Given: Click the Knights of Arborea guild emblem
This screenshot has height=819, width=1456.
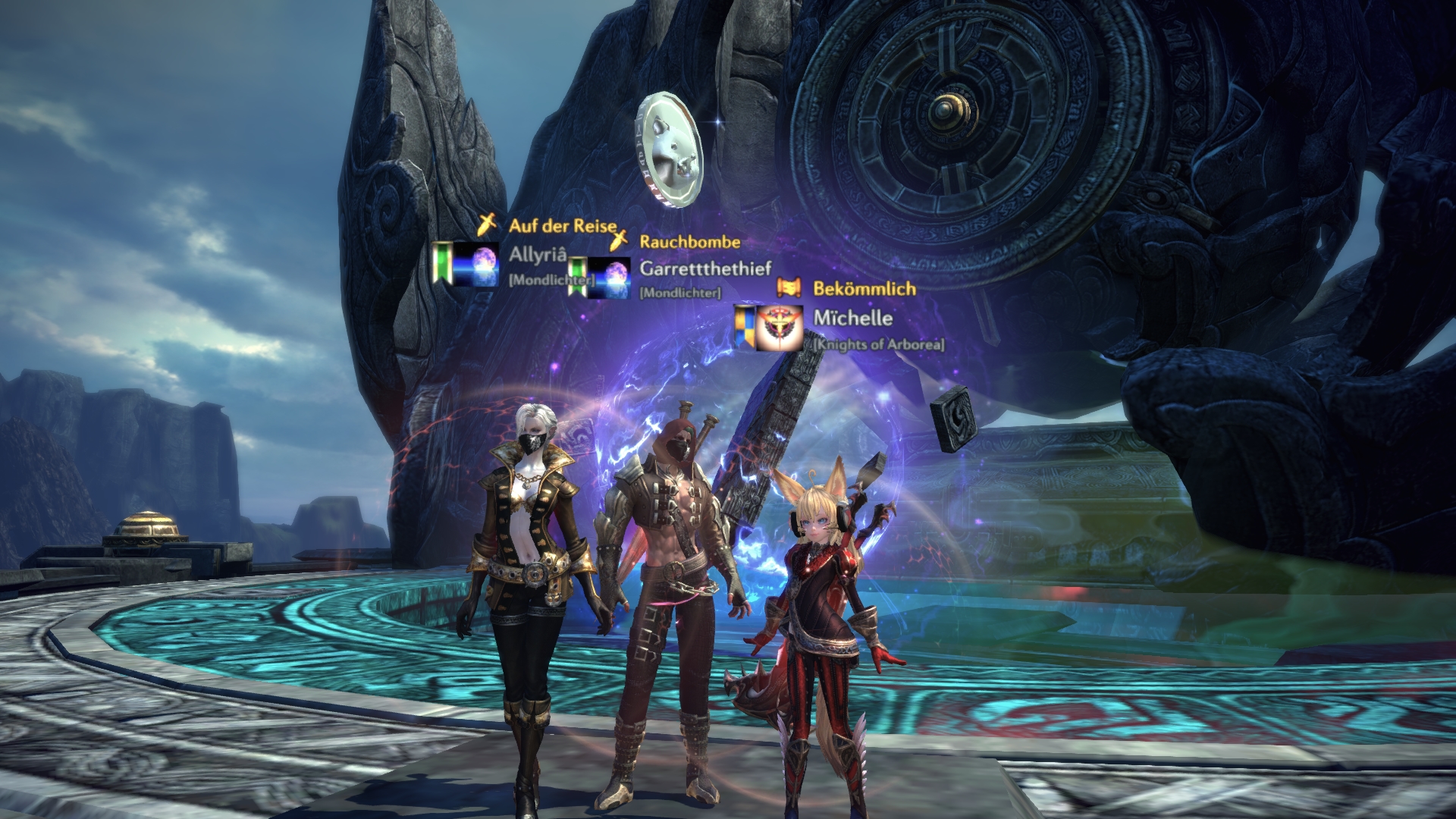Looking at the screenshot, I should tap(780, 328).
